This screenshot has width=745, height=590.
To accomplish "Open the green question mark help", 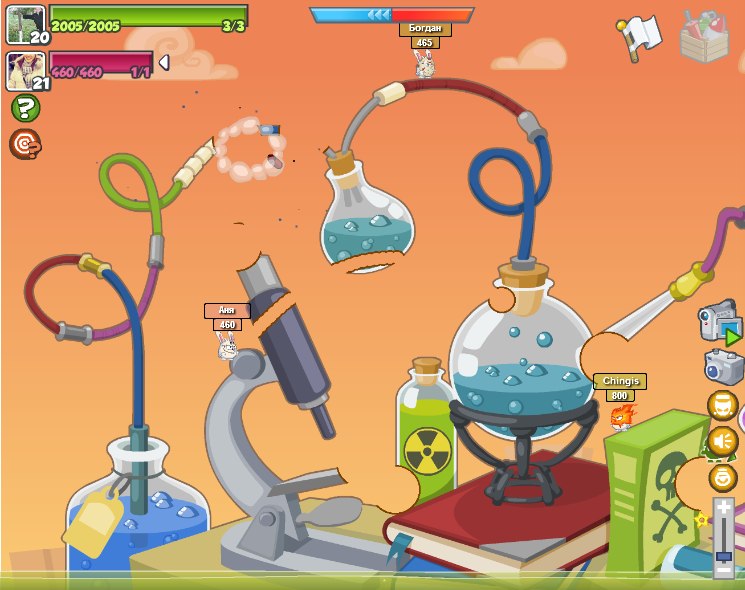I will pyautogui.click(x=25, y=108).
